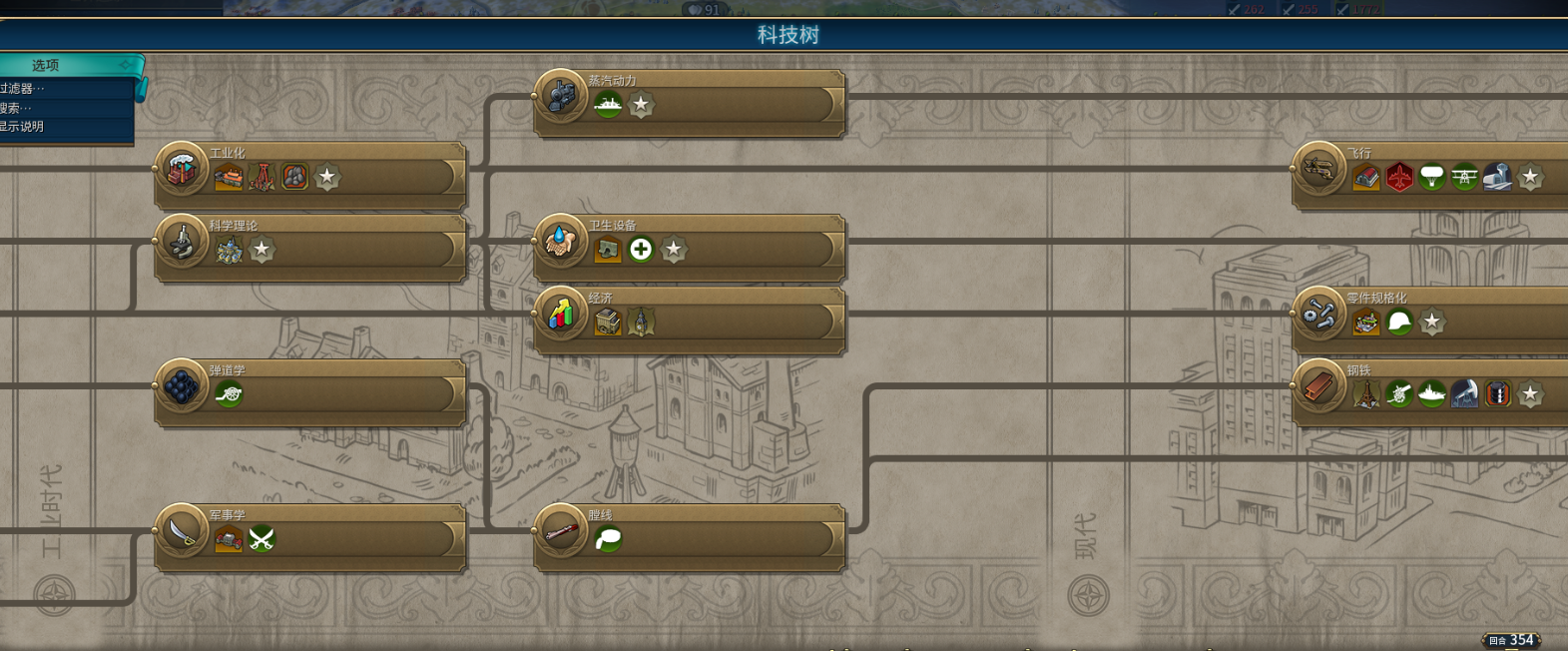Click the factory icon under 工业化
The height and width of the screenshot is (651, 1568).
coord(229,178)
